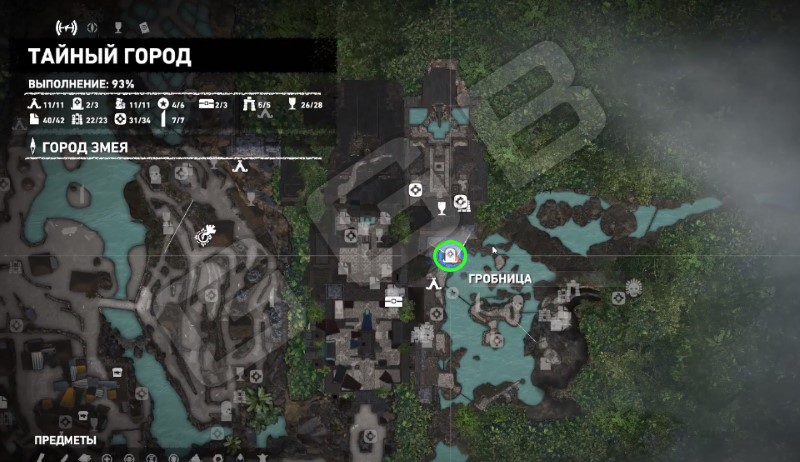This screenshot has width=800, height=462.
Task: Open the highlighted map tab at the top
Action: pyautogui.click(x=68, y=25)
